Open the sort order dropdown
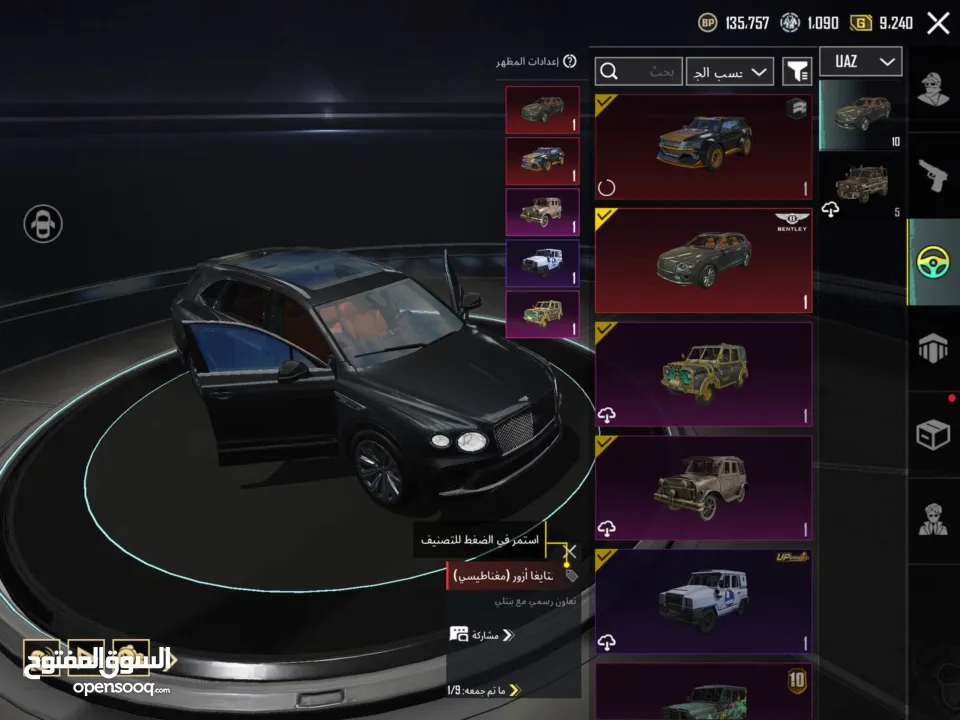960x720 pixels. 730,72
